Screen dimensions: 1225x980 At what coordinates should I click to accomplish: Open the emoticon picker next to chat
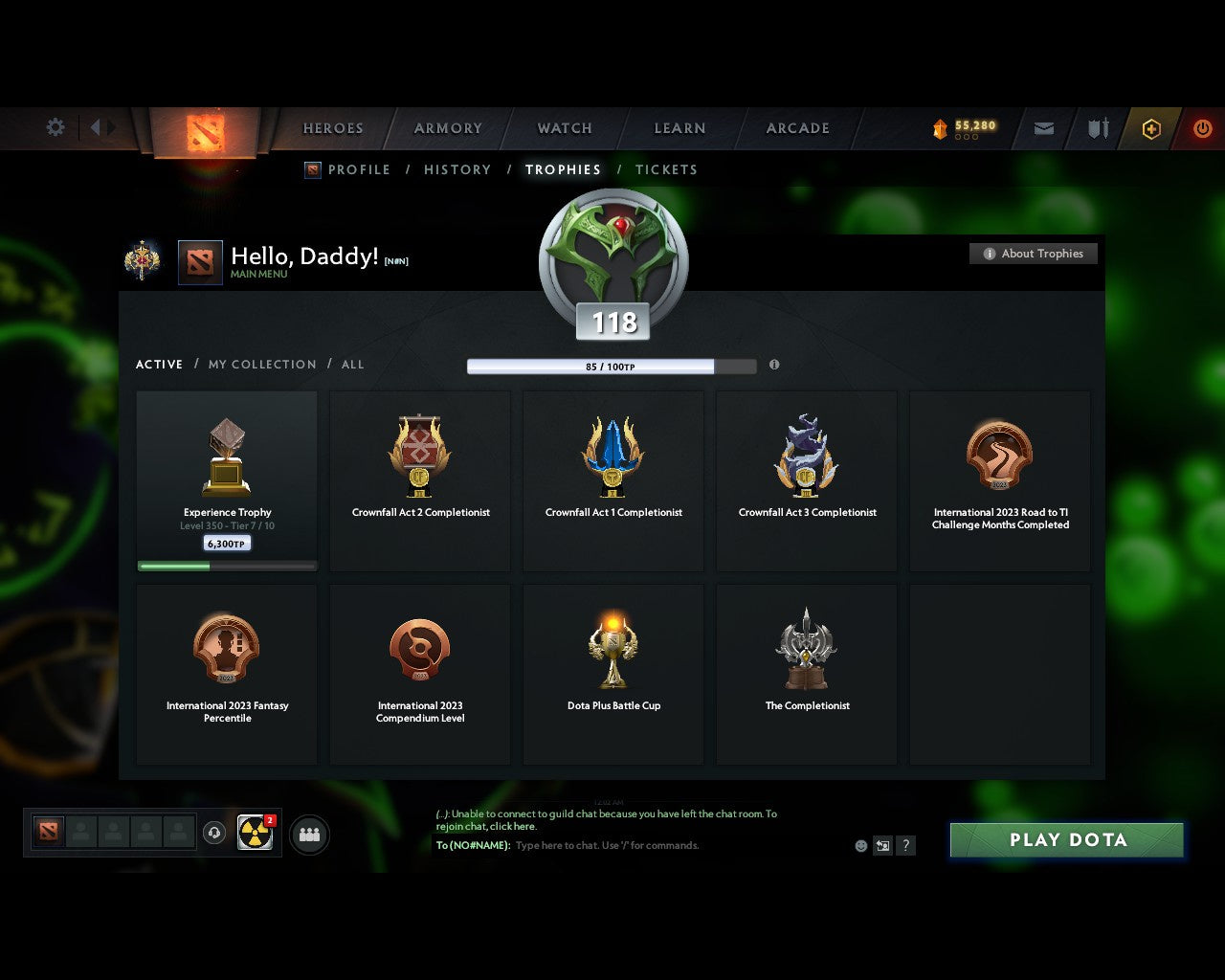pos(860,846)
